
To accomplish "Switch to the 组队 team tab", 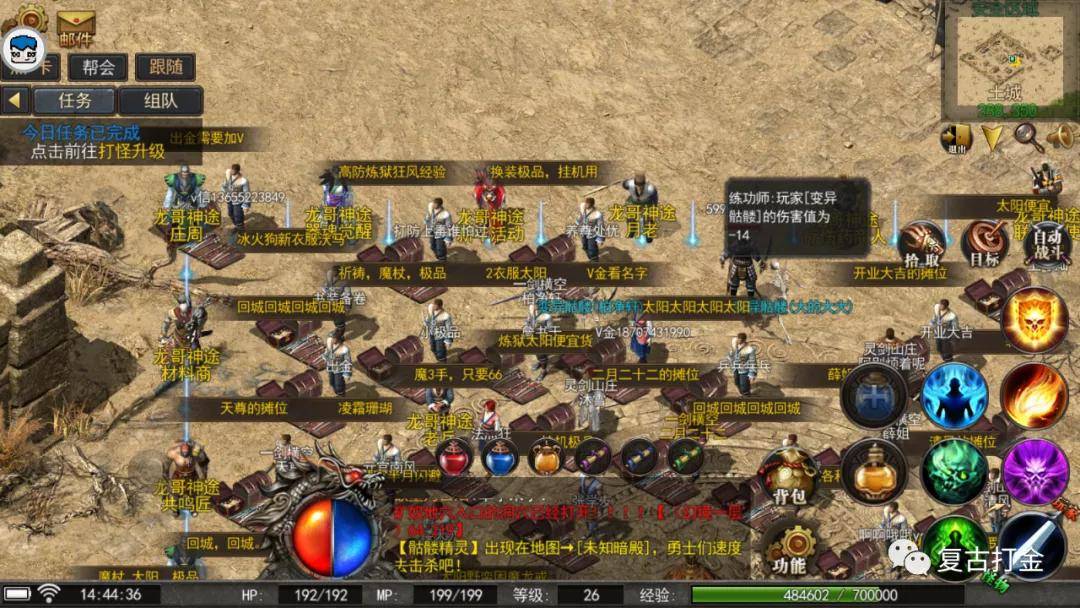I will pyautogui.click(x=160, y=101).
